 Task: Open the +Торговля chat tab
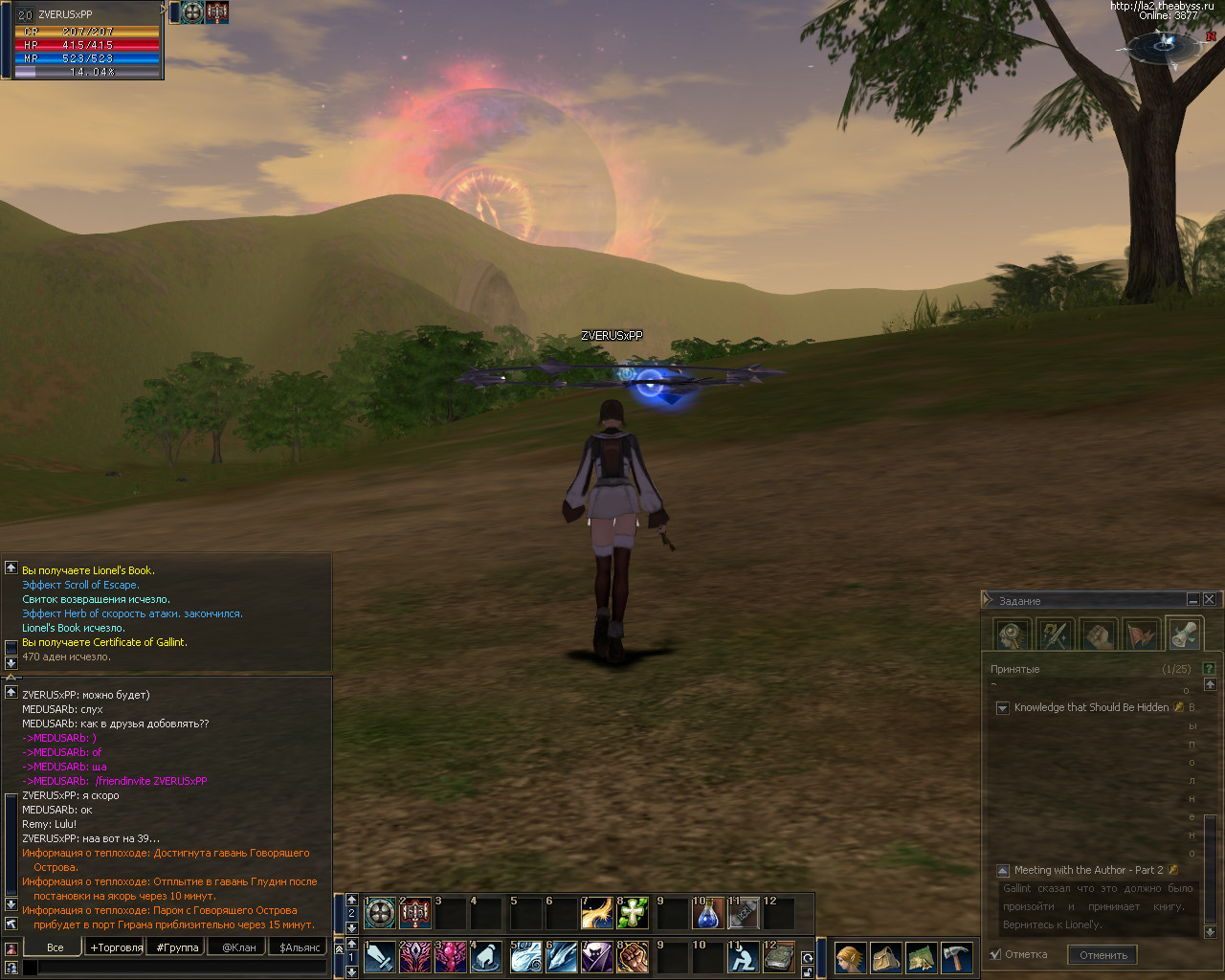pos(116,947)
